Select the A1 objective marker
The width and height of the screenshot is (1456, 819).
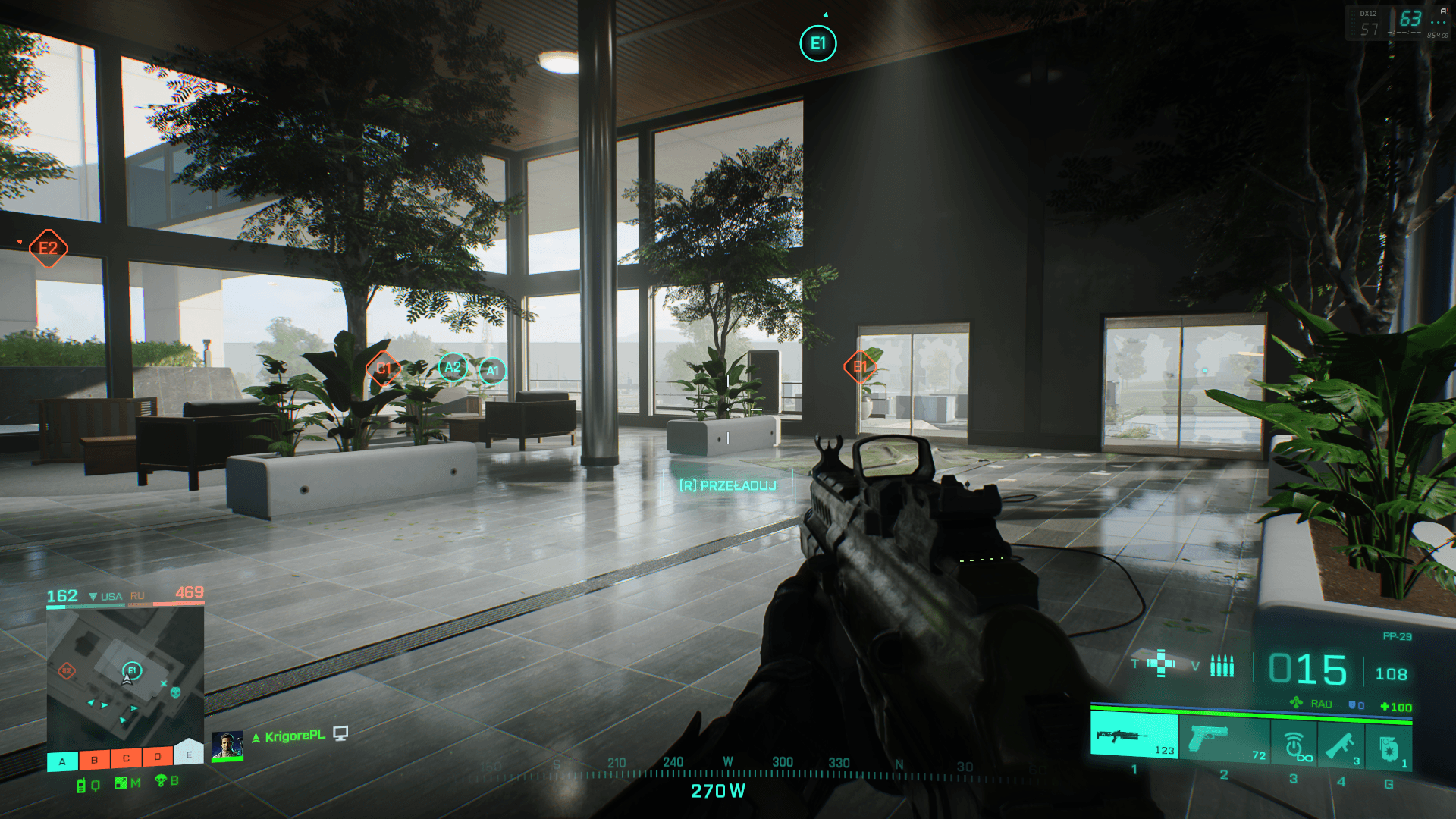click(x=492, y=371)
